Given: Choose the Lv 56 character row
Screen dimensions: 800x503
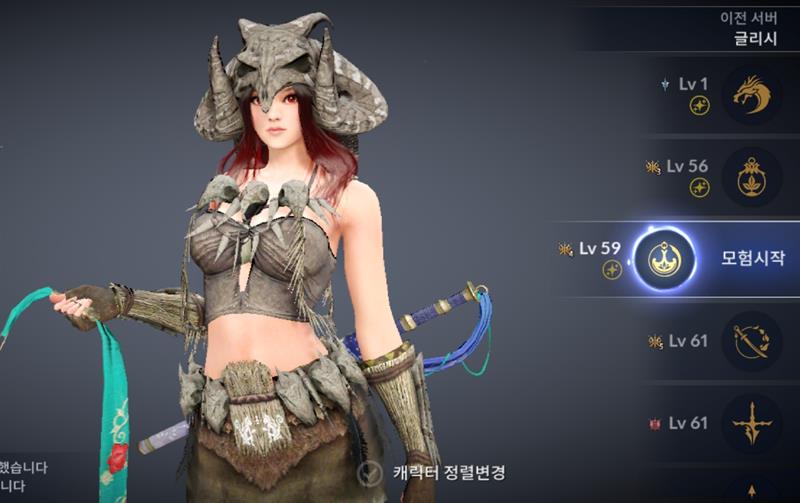Looking at the screenshot, I should [x=751, y=177].
